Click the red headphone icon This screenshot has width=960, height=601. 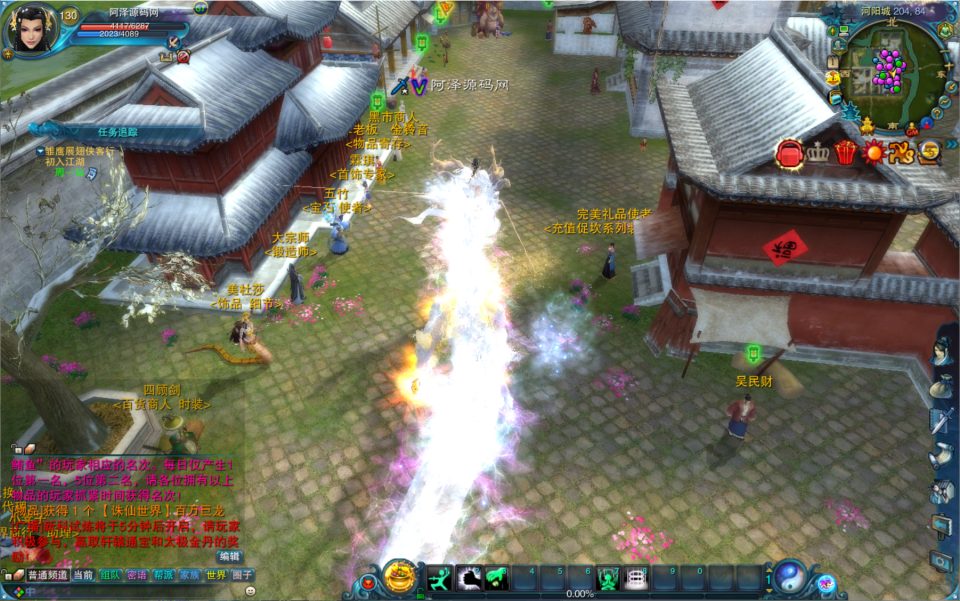tap(789, 153)
